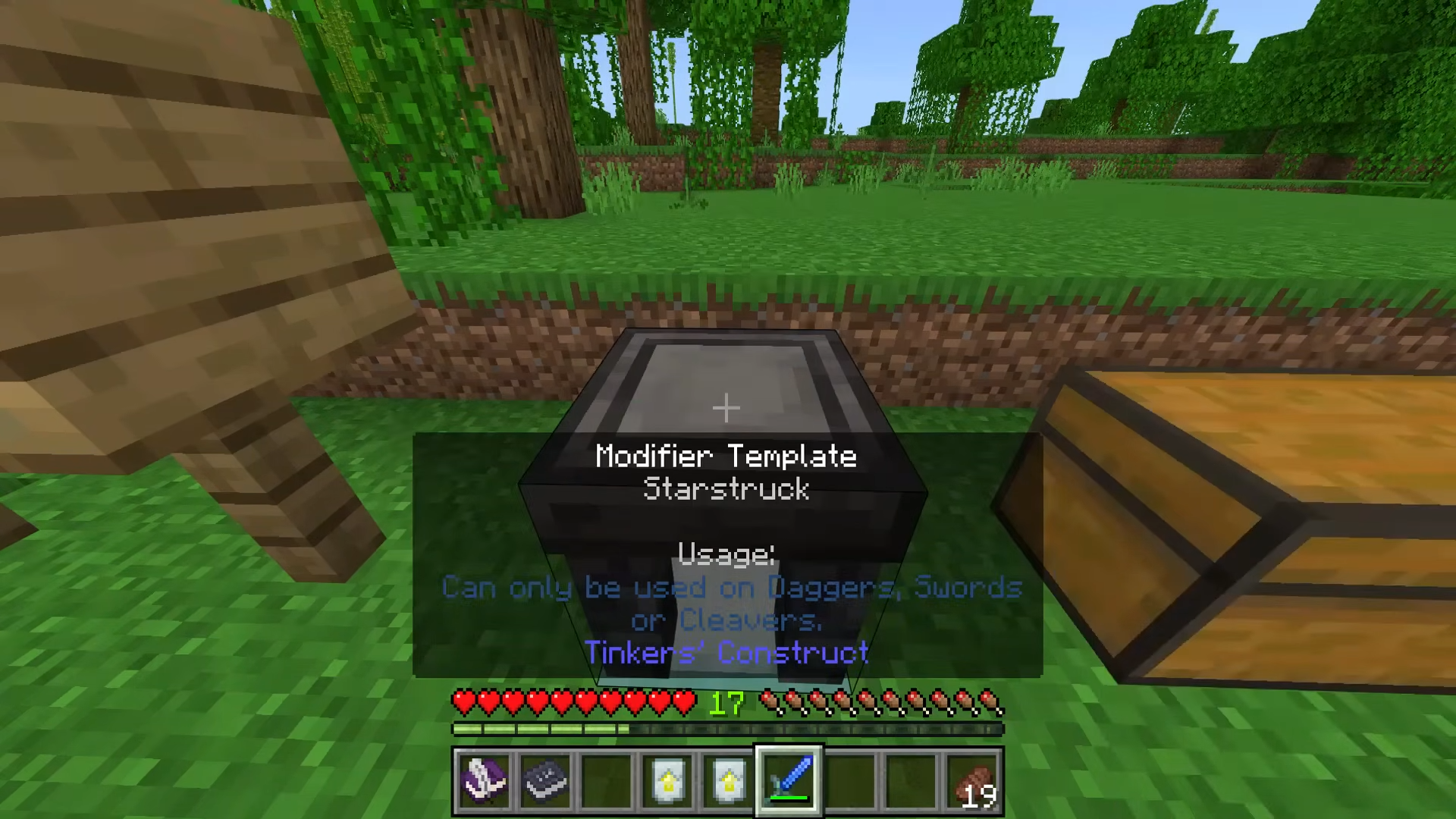Choose the blue sword hotbar slot
The height and width of the screenshot is (819, 1456).
[789, 780]
